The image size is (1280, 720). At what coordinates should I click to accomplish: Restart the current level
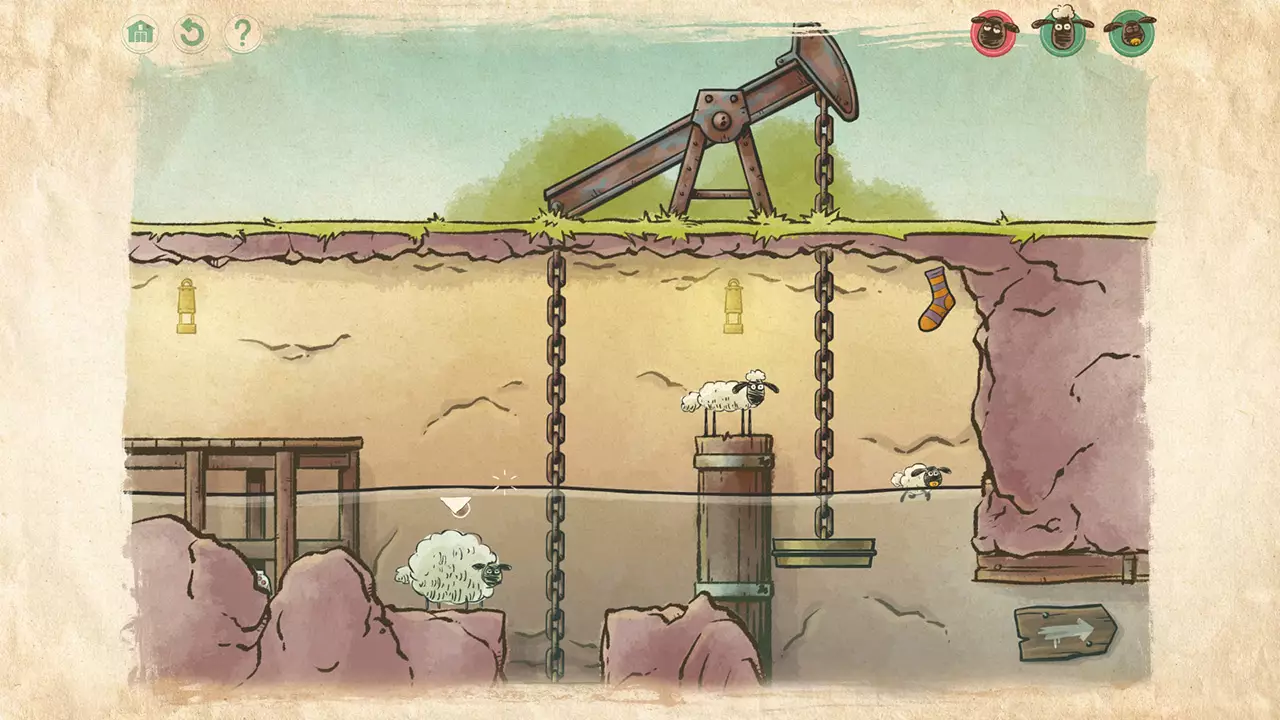[x=194, y=32]
